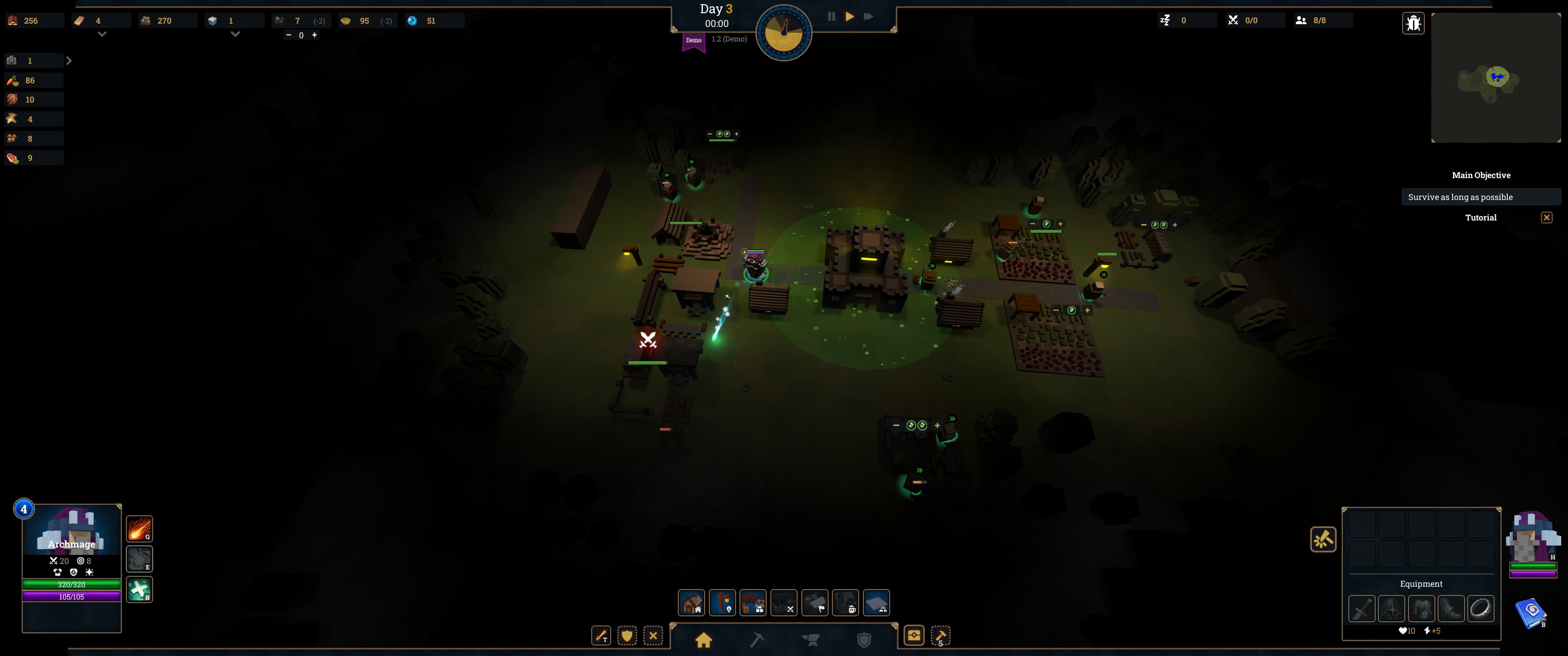The image size is (1568, 656).
Task: Select the storage warehouse building
Action: [753, 602]
